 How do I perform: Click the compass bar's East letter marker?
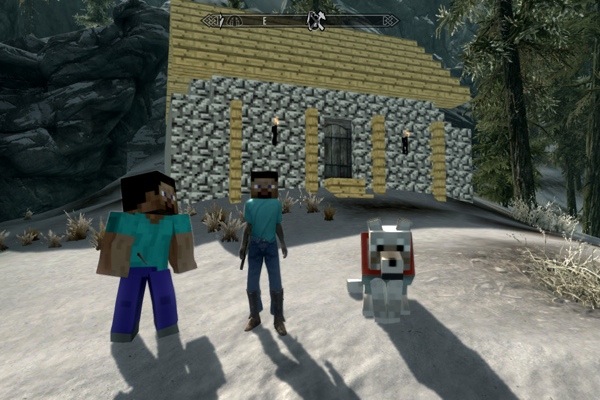(x=265, y=20)
